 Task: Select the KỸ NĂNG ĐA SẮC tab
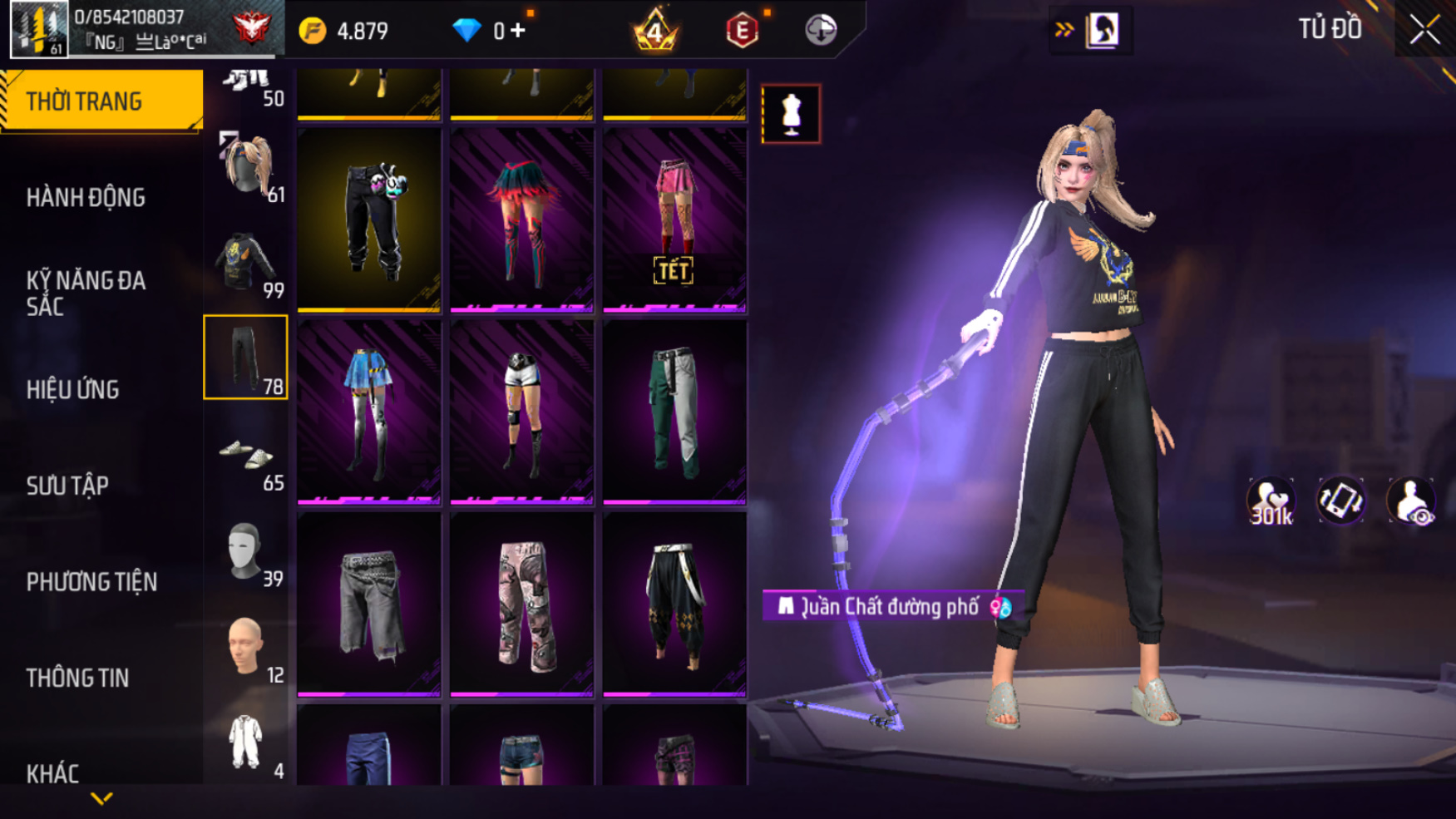click(x=86, y=293)
